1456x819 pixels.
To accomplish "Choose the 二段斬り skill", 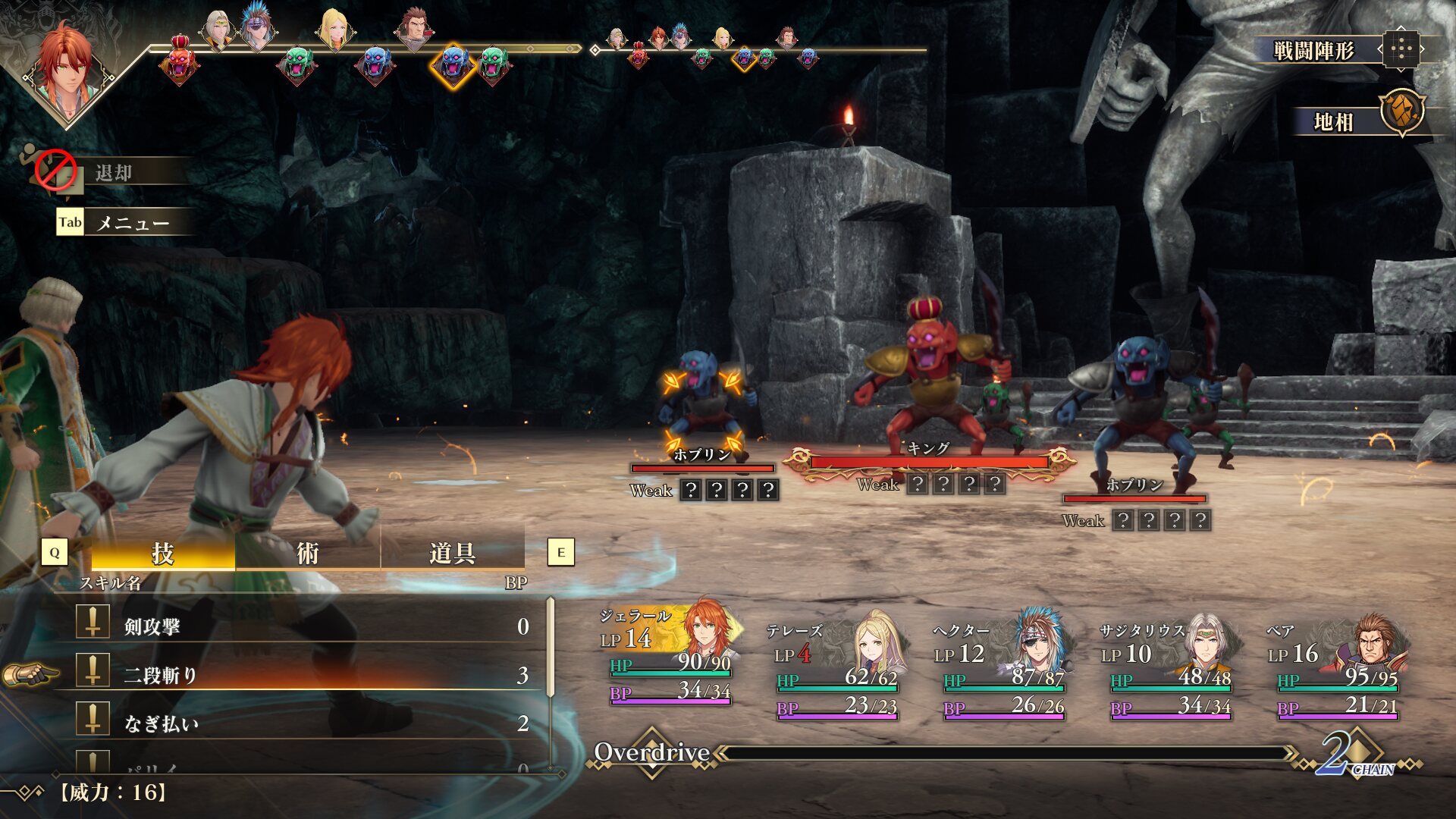I will tap(303, 675).
